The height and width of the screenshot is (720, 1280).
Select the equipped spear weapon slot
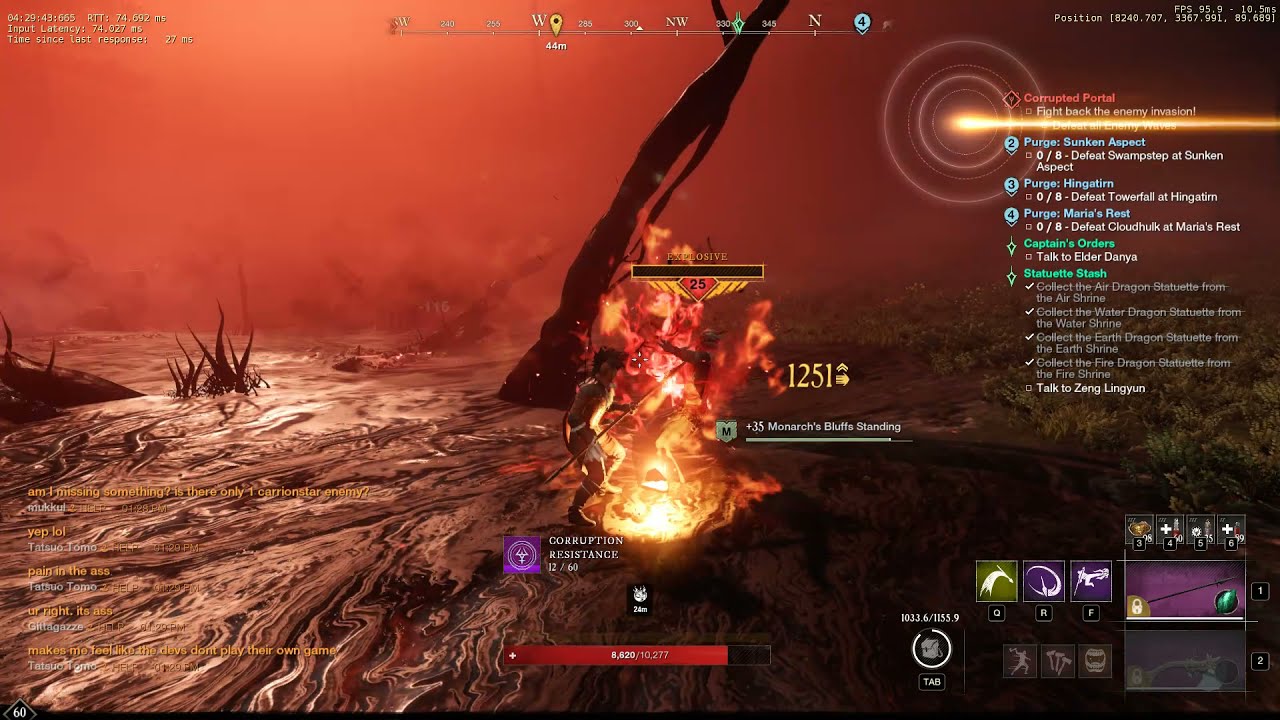[x=1185, y=591]
